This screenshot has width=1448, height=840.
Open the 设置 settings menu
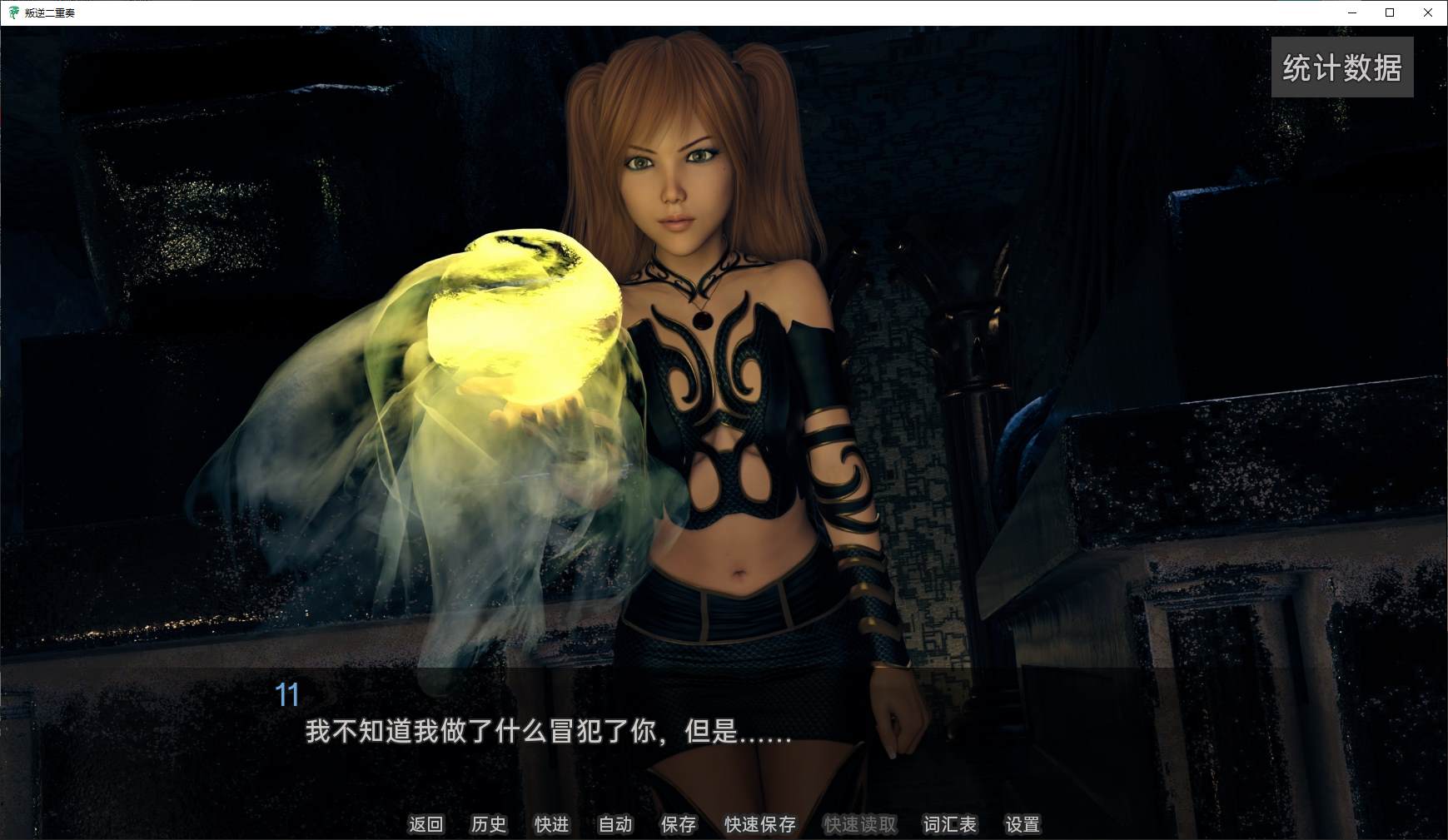click(x=1023, y=824)
